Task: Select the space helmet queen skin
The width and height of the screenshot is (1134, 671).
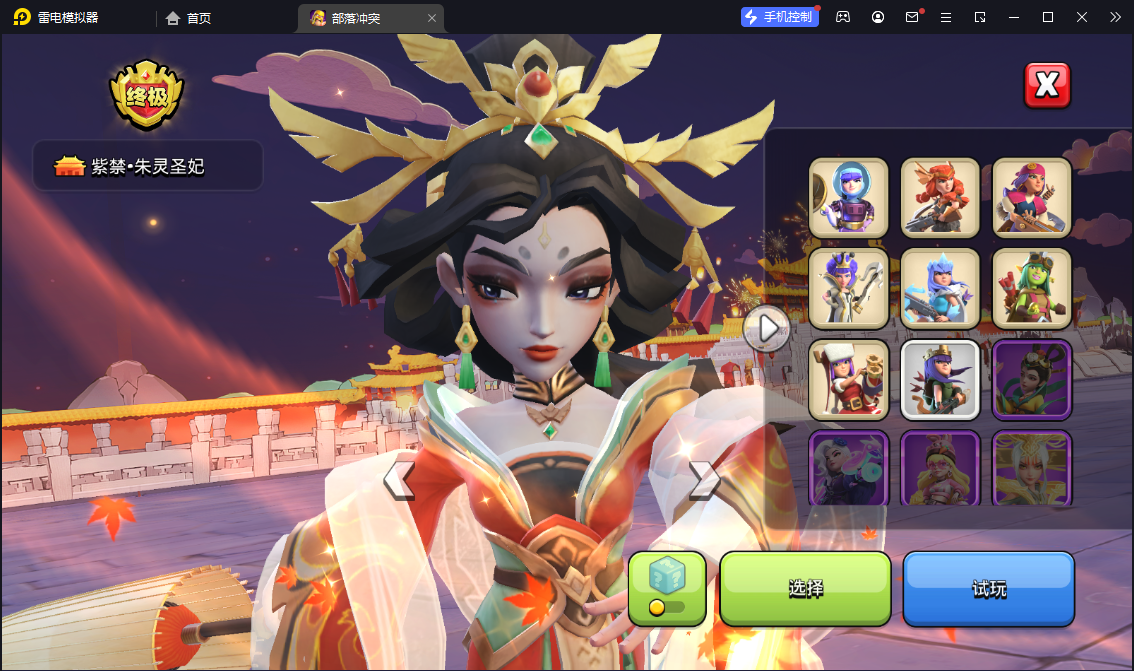Action: (848, 198)
